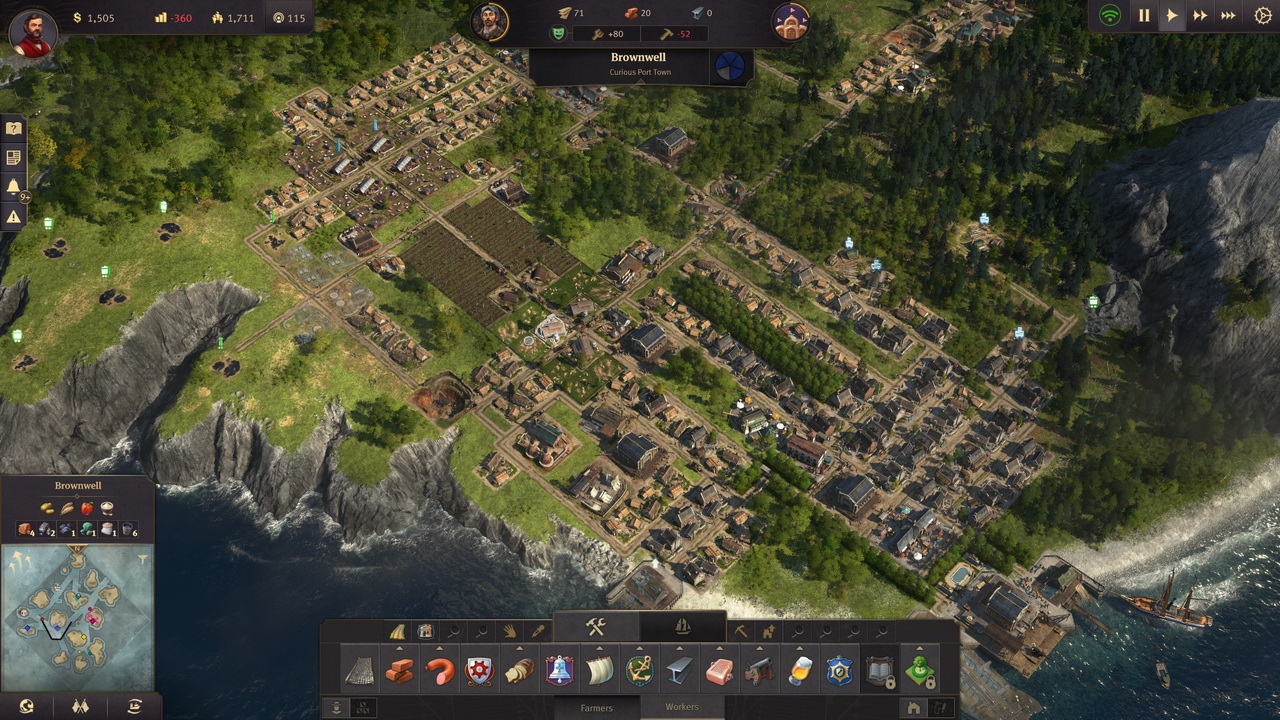Viewport: 1280px width, 720px height.
Task: Select the soap production icon
Action: [x=719, y=671]
